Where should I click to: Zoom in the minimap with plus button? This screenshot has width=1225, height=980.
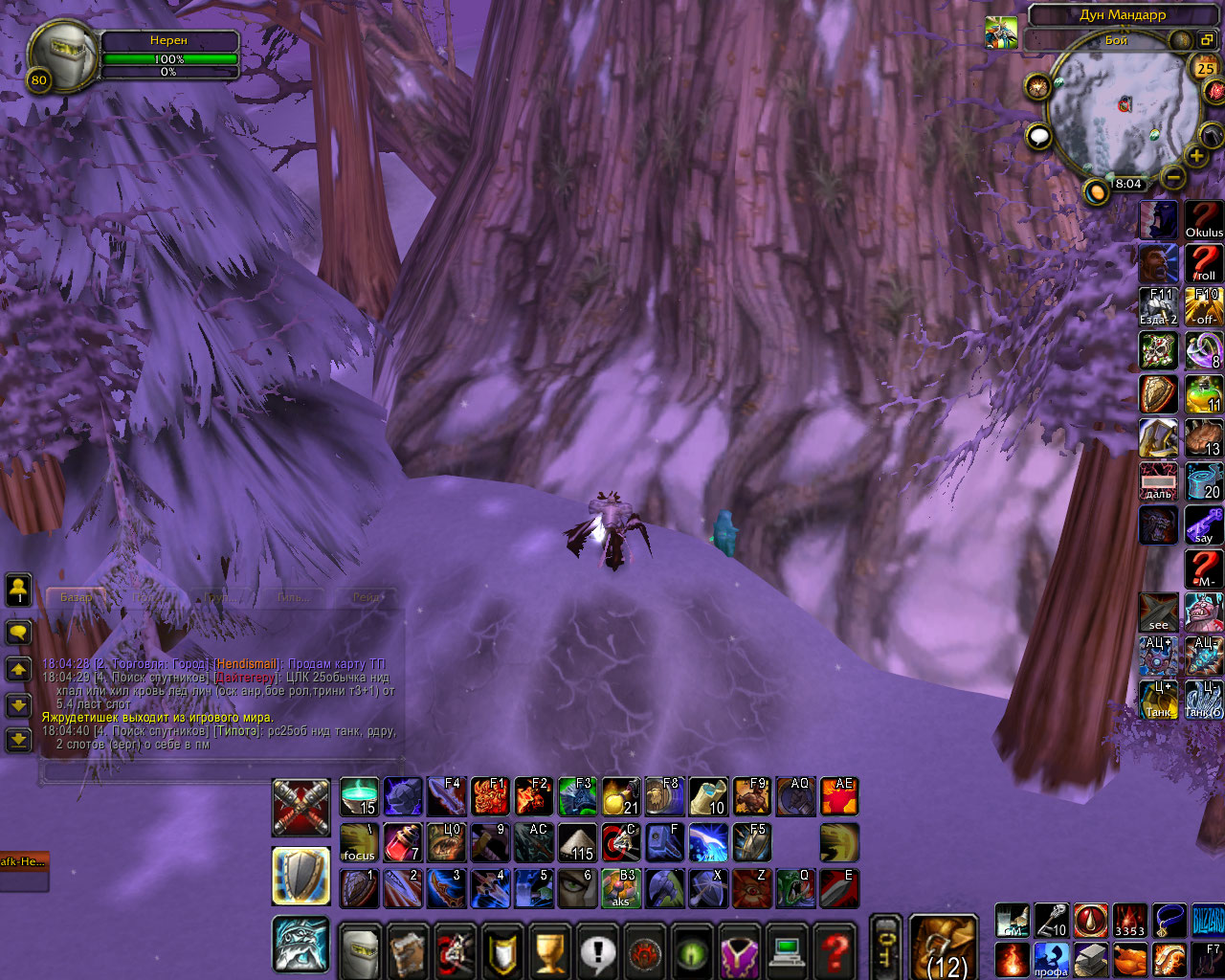click(x=1196, y=156)
